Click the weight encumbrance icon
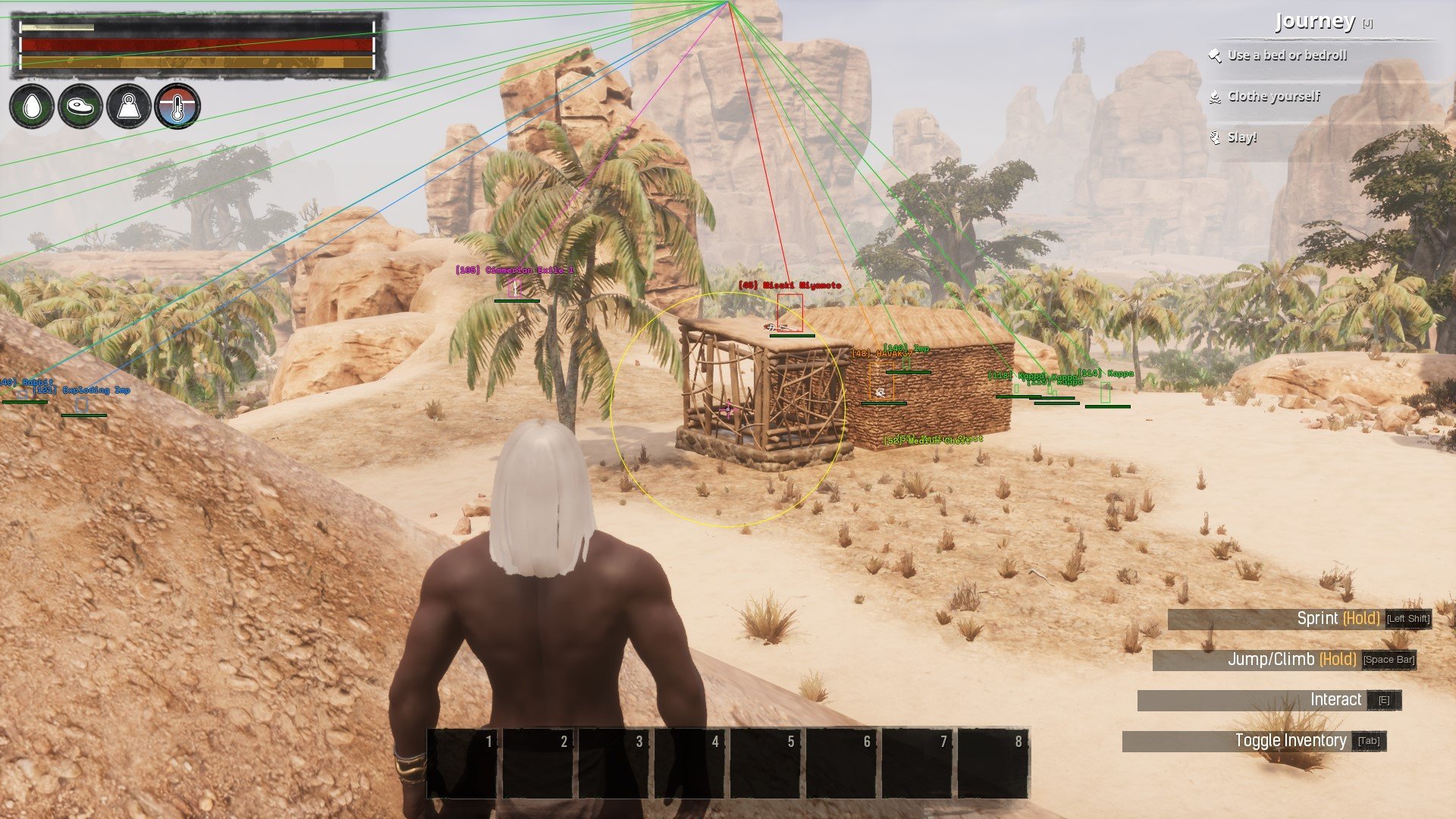The image size is (1456, 819). pyautogui.click(x=128, y=106)
